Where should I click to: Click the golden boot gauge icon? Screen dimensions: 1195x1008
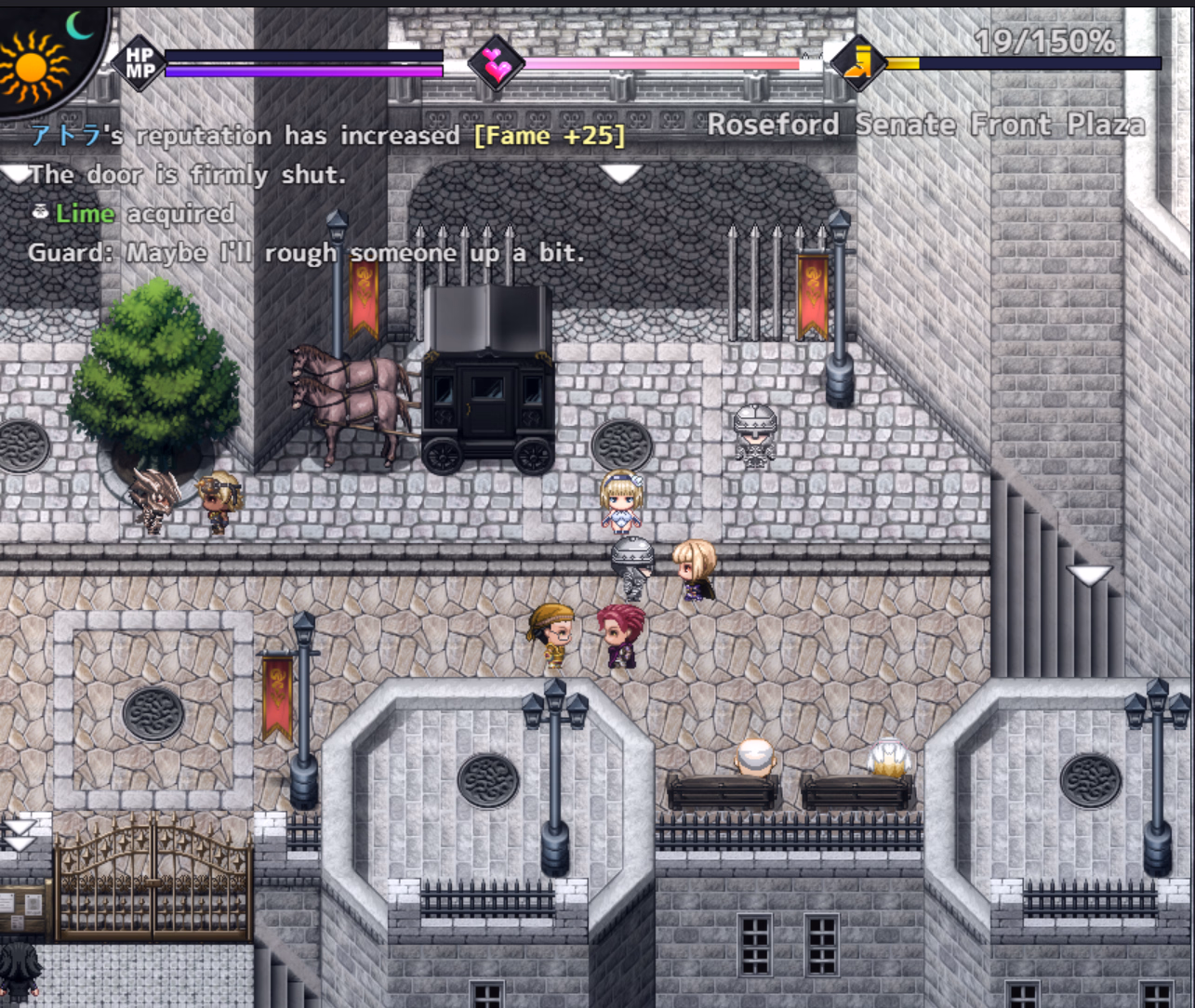857,63
